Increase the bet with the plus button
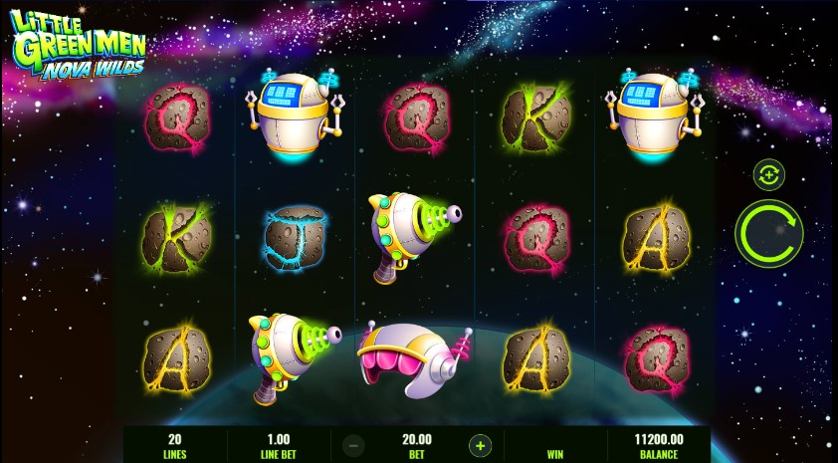This screenshot has width=838, height=463. 480,445
